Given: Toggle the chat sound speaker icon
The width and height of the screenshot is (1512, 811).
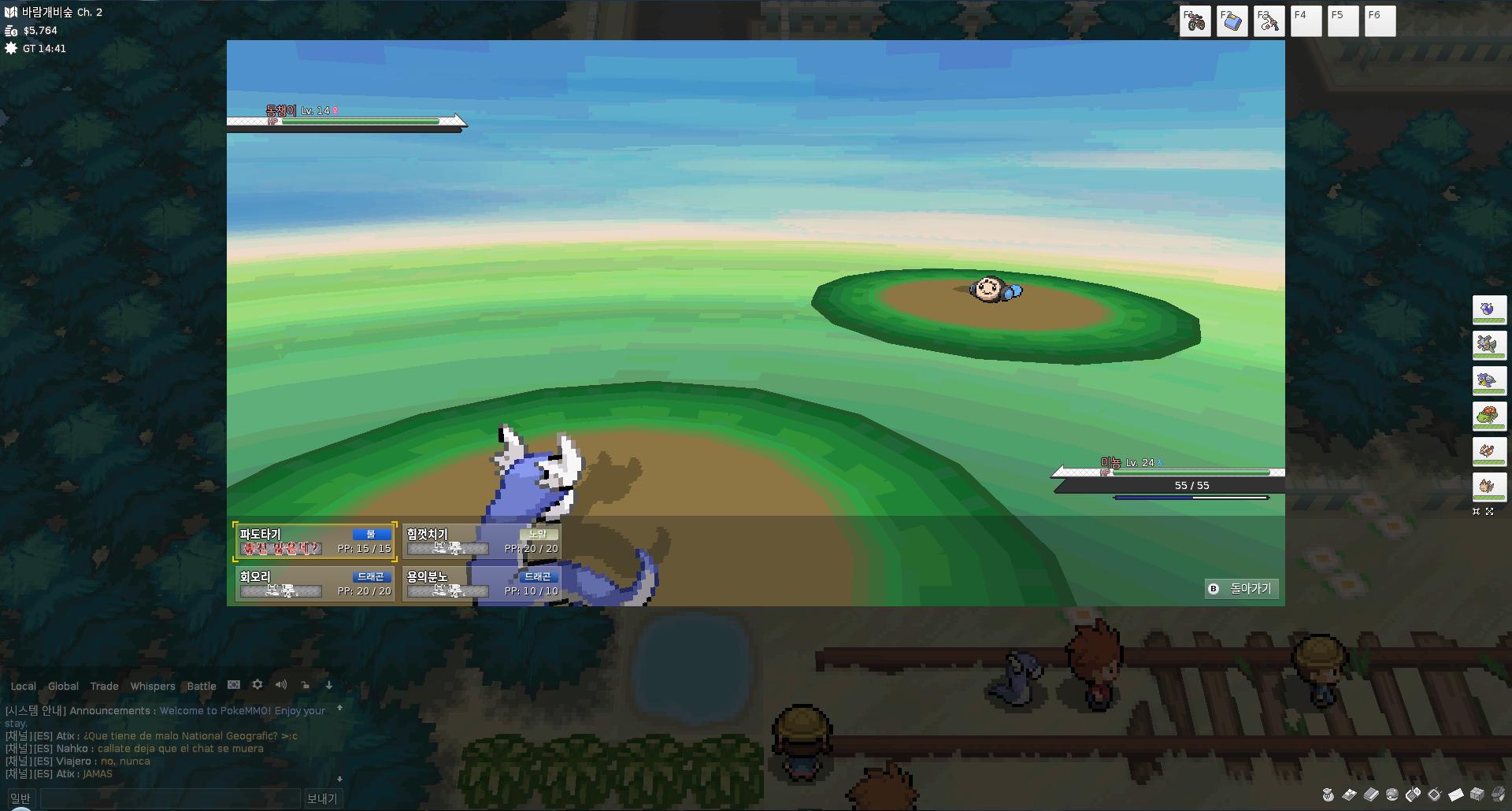Looking at the screenshot, I should coord(281,685).
